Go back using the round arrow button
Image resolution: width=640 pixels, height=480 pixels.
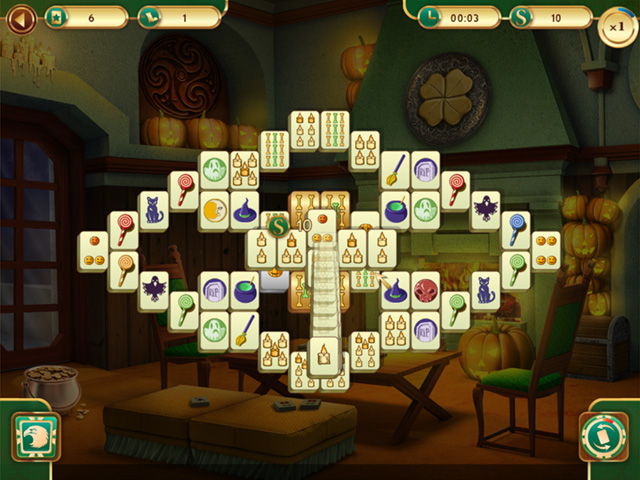point(21,17)
